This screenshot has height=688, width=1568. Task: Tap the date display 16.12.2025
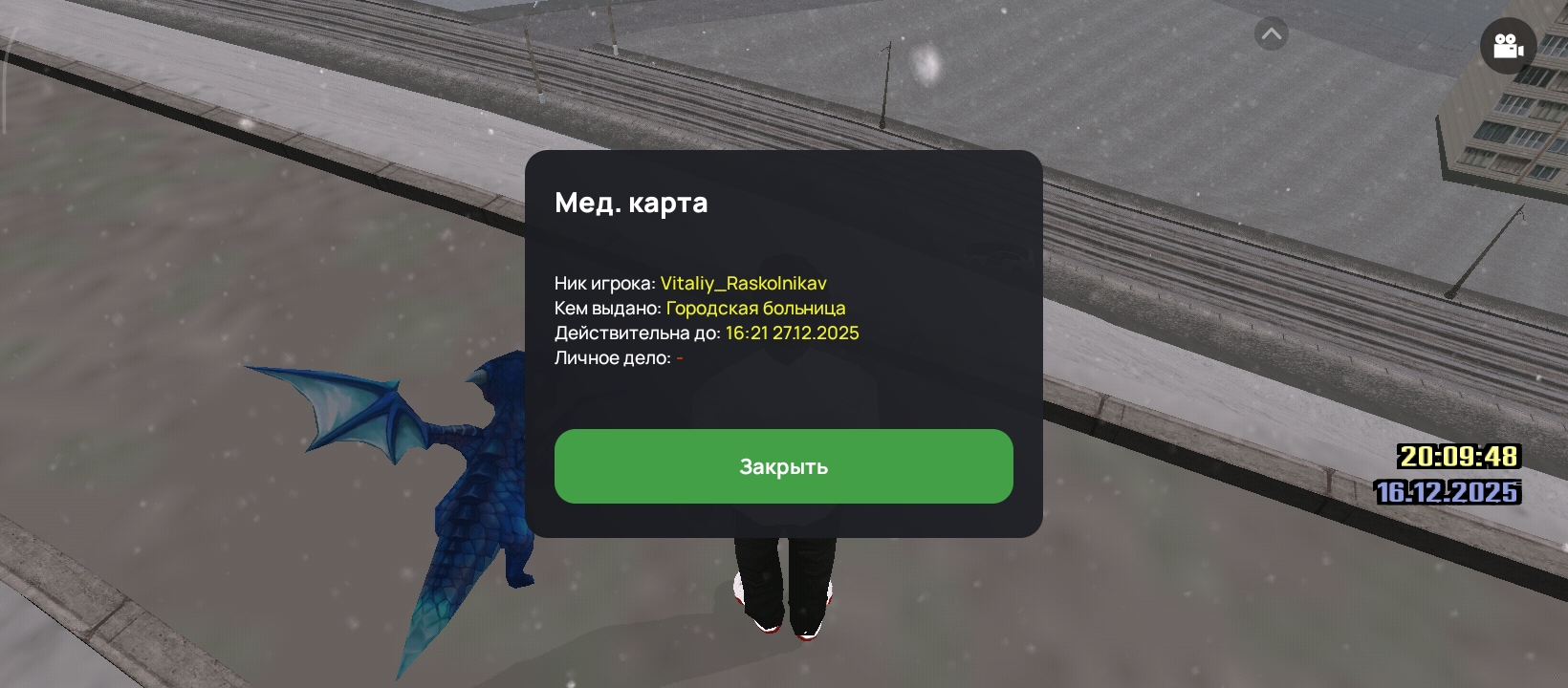pyautogui.click(x=1448, y=494)
